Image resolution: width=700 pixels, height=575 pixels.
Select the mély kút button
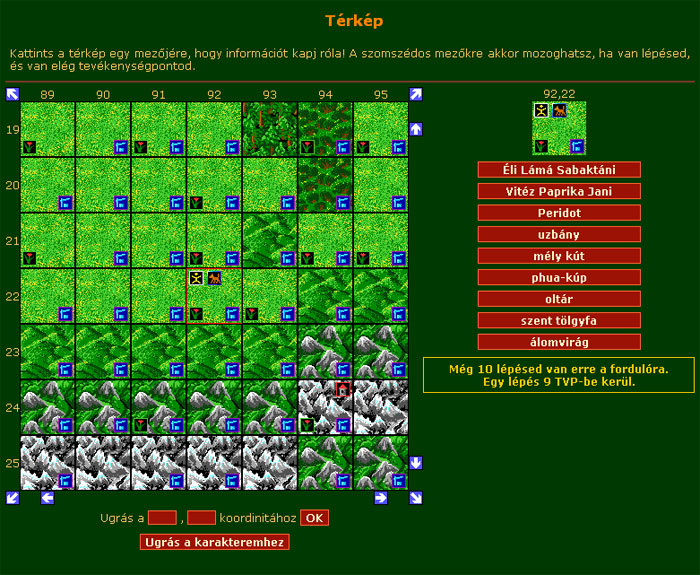559,256
